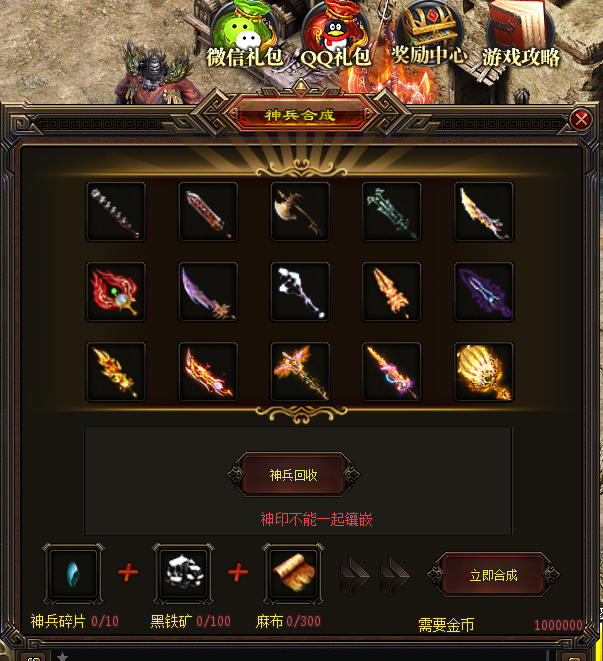Open the 微信礼包 gift pack
The image size is (603, 661).
point(245,33)
